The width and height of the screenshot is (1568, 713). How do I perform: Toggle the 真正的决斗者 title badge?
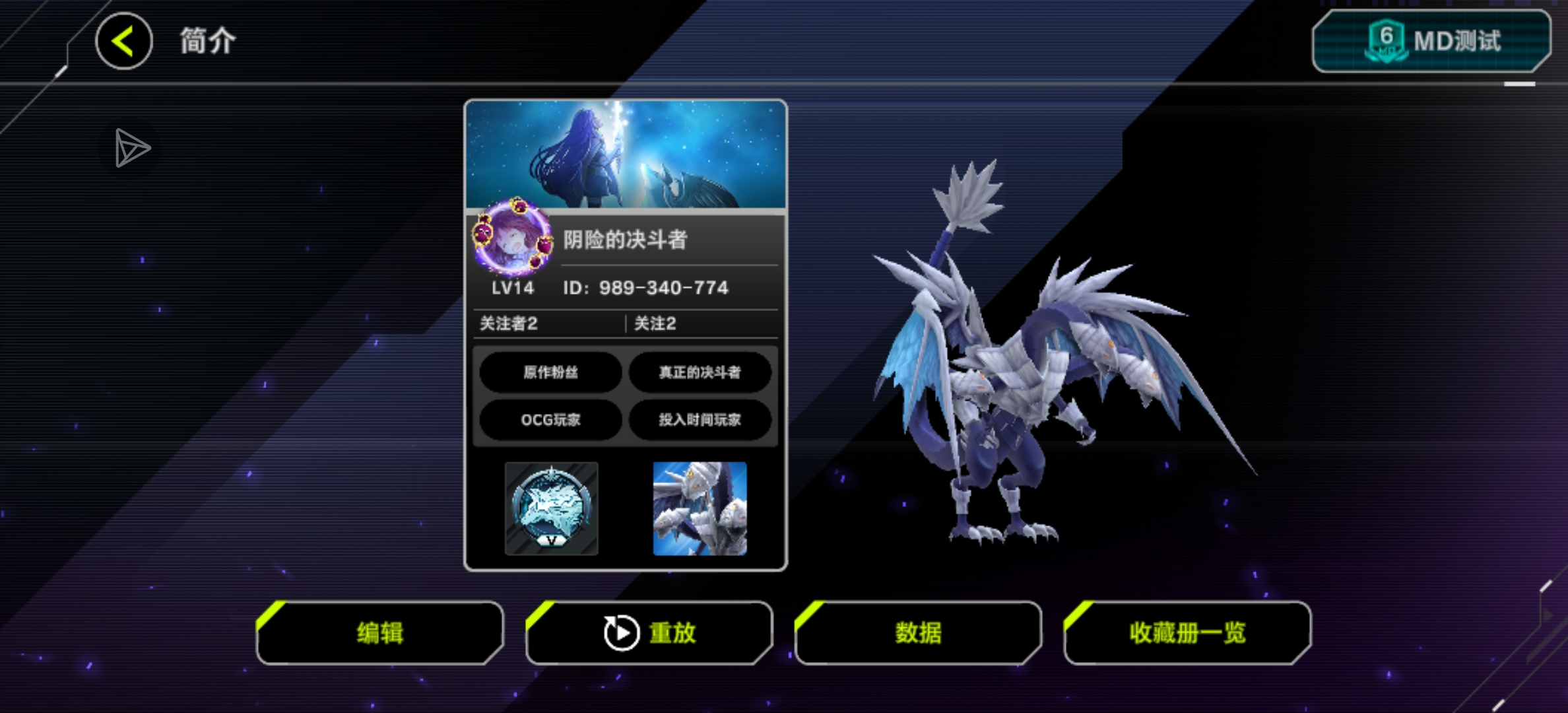700,372
